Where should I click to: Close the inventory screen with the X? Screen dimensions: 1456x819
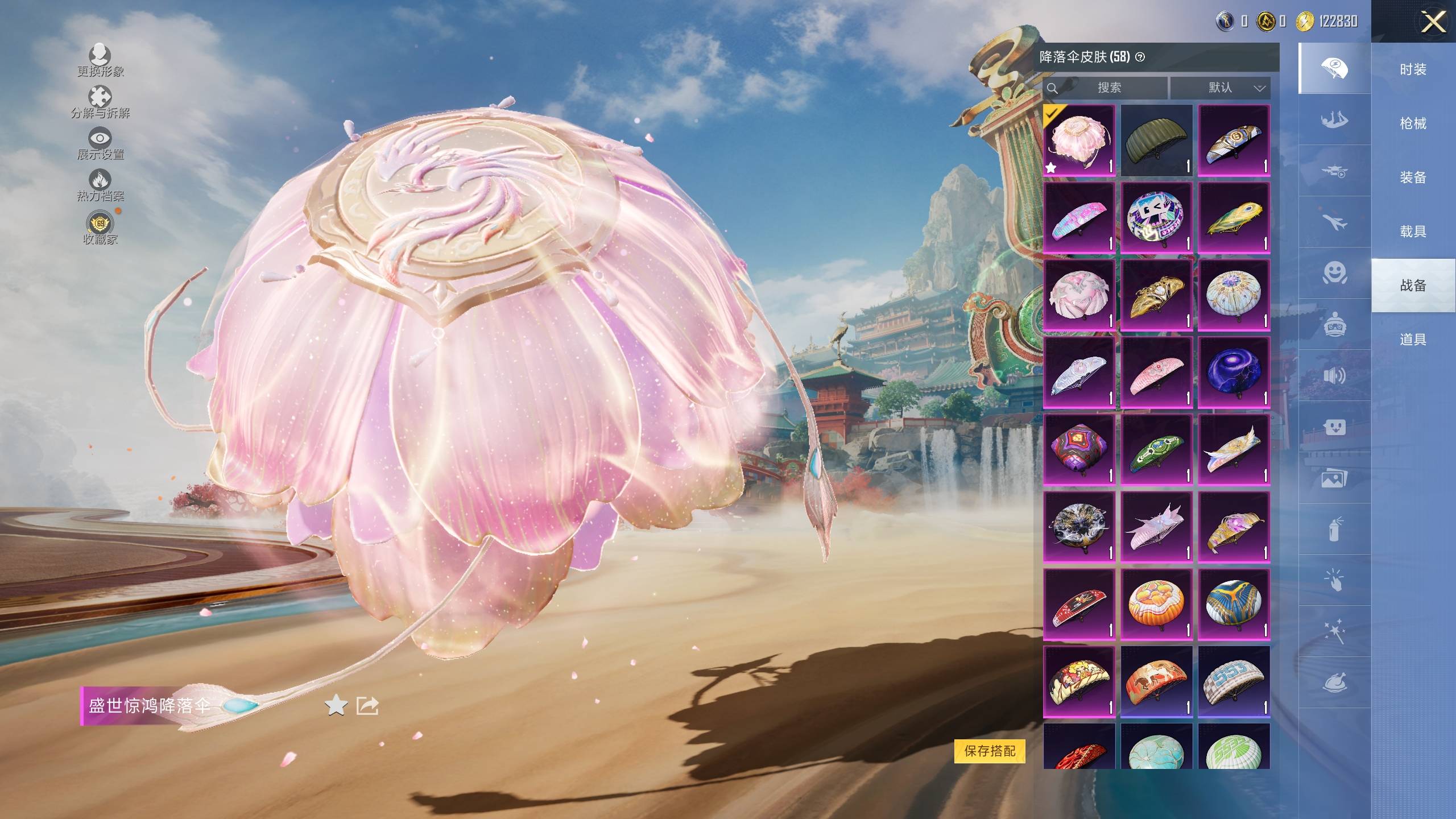(x=1433, y=23)
